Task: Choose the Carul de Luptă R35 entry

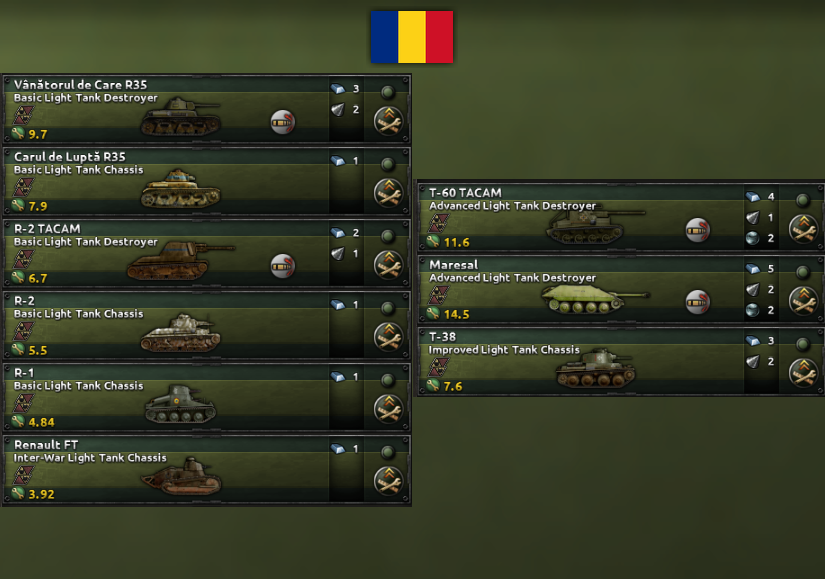Action: click(165, 181)
